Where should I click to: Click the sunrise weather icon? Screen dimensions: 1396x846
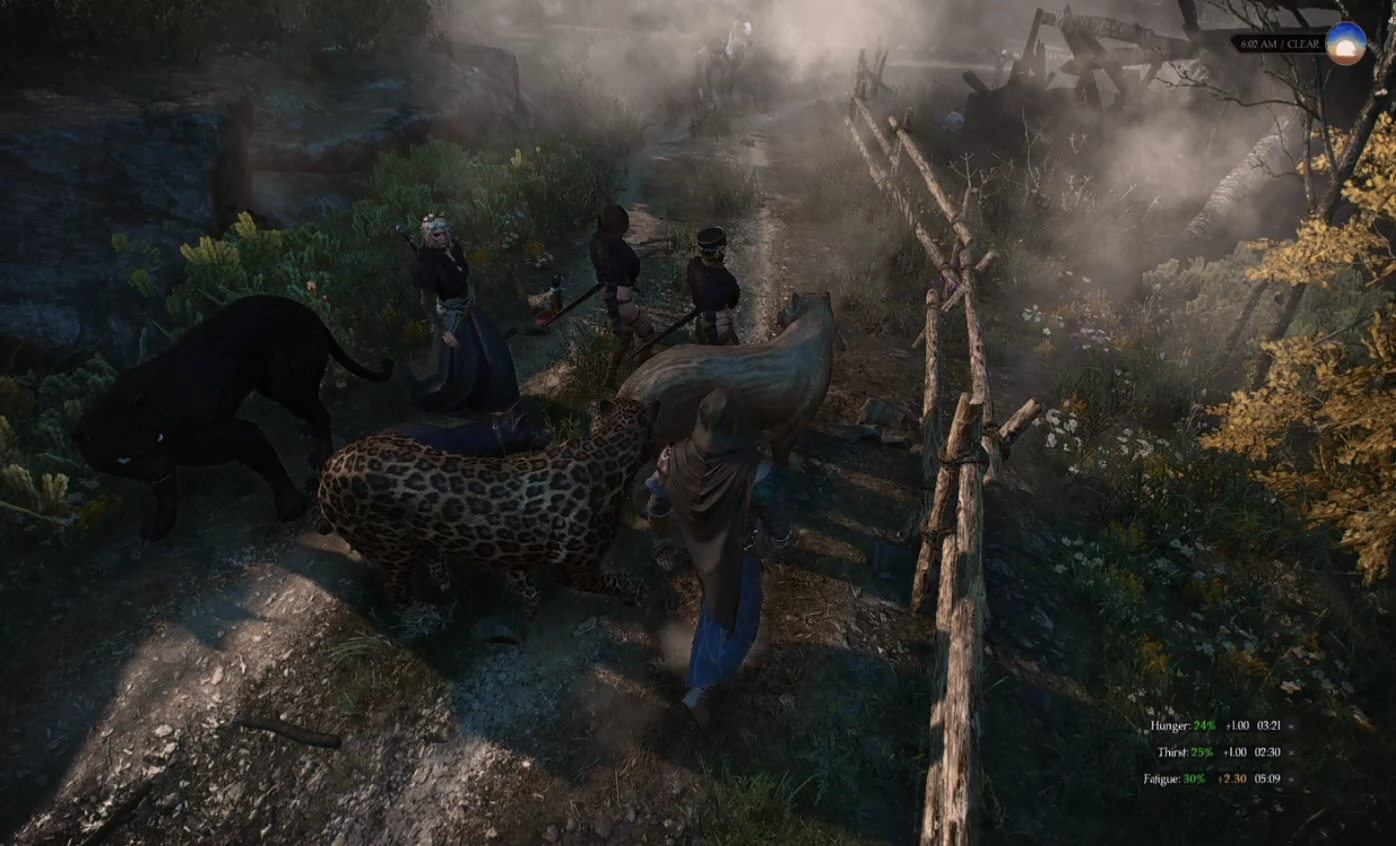click(1345, 44)
